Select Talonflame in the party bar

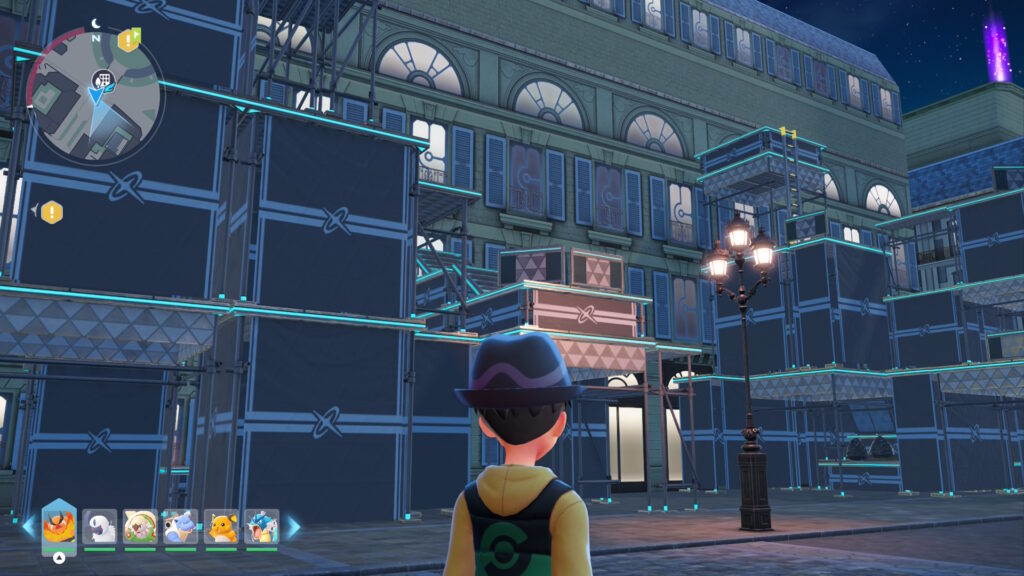59,526
